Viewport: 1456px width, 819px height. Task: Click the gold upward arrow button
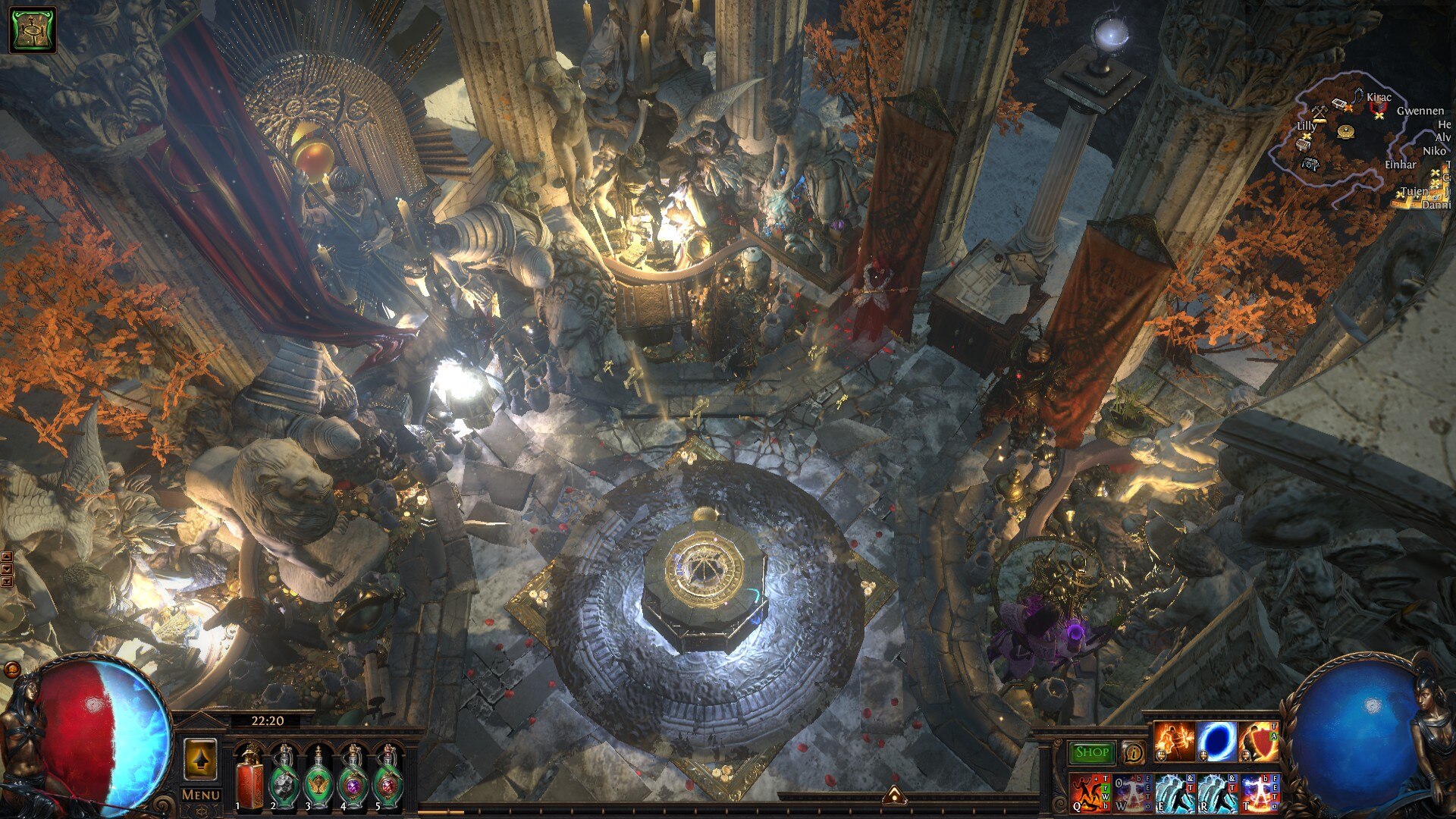point(201,758)
